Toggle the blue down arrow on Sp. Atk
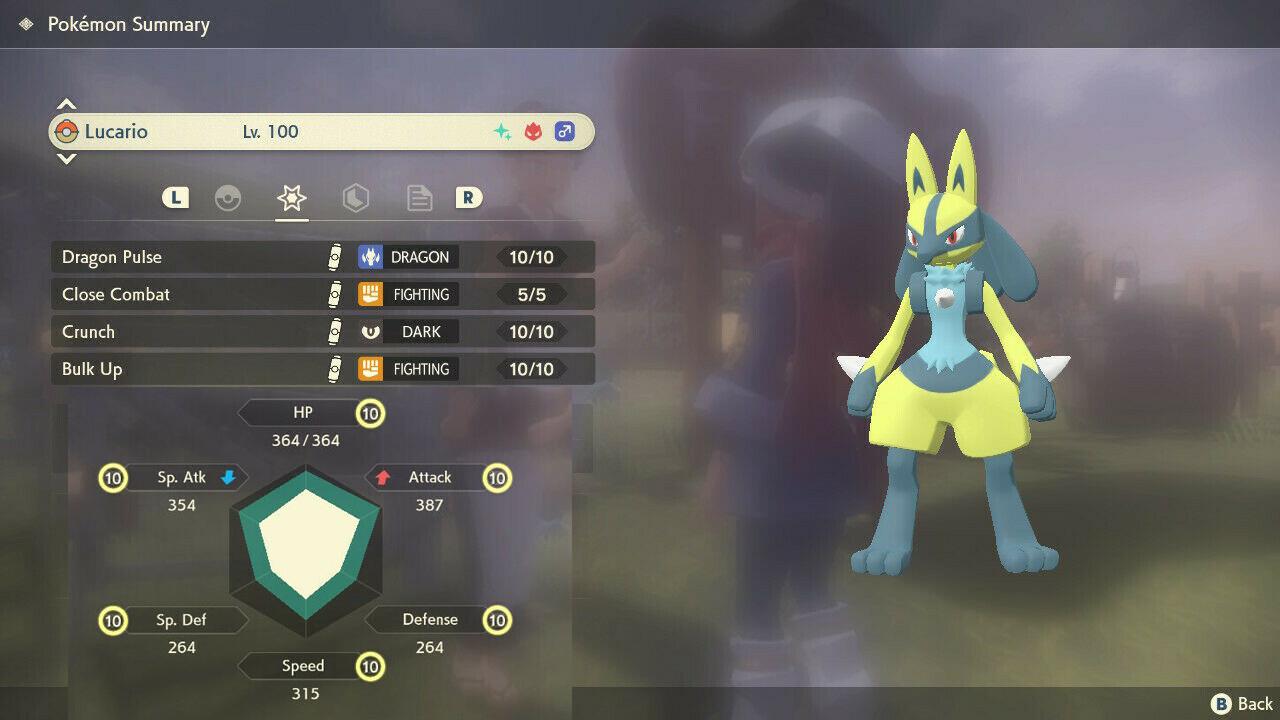 pyautogui.click(x=226, y=478)
